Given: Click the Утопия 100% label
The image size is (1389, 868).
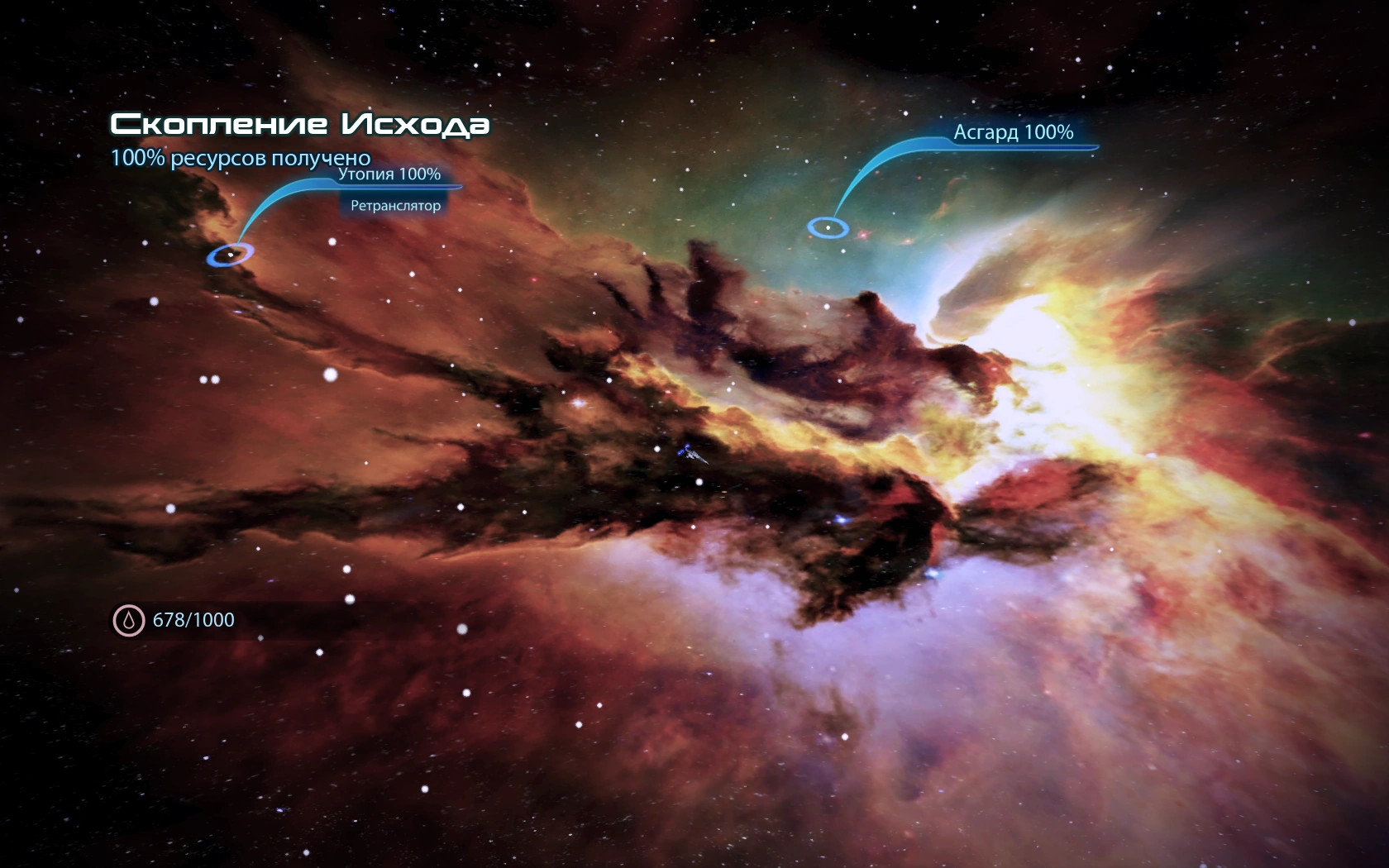Looking at the screenshot, I should tap(389, 174).
